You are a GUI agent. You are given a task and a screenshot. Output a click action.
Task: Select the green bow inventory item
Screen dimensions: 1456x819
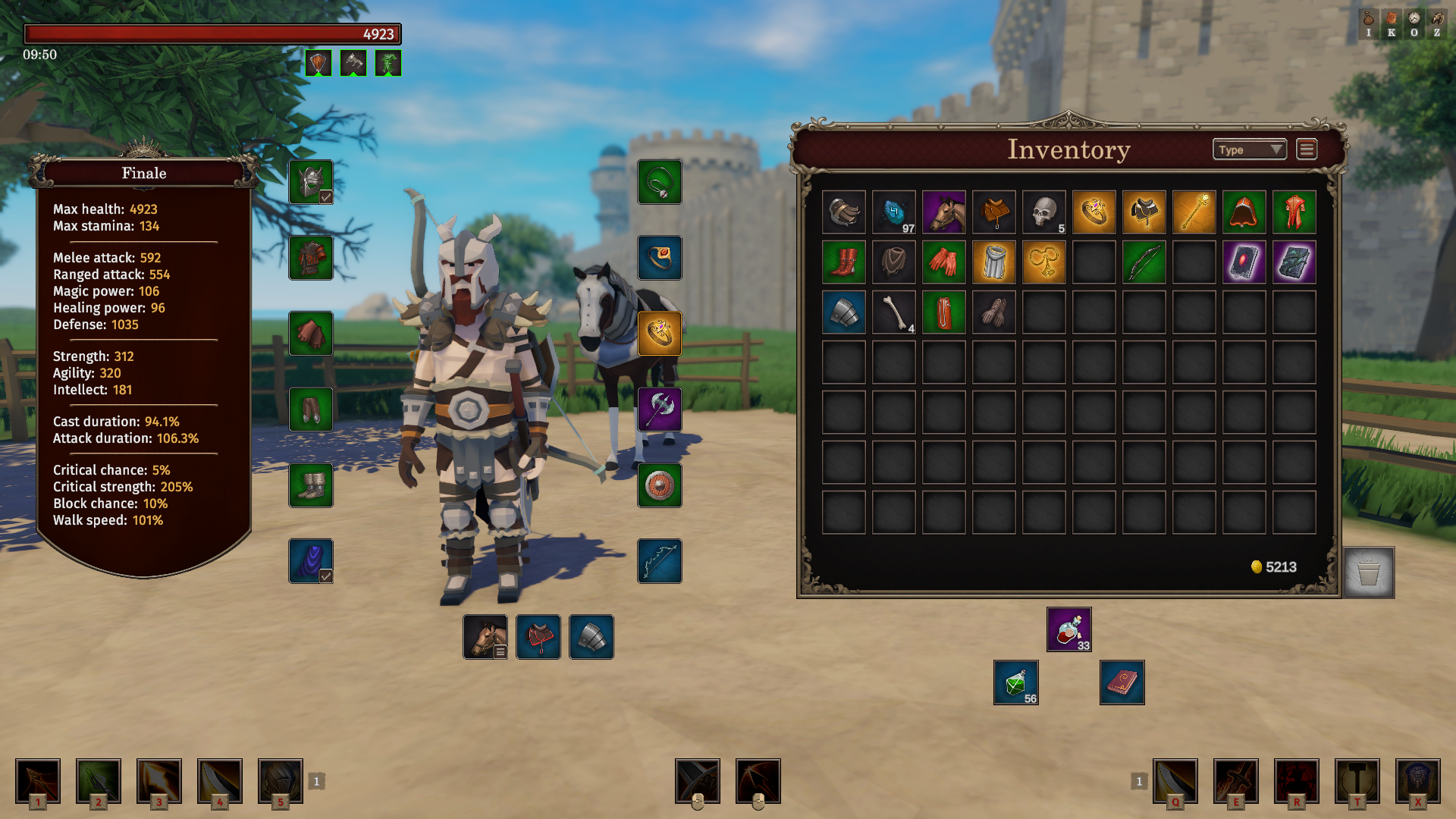tap(1144, 262)
